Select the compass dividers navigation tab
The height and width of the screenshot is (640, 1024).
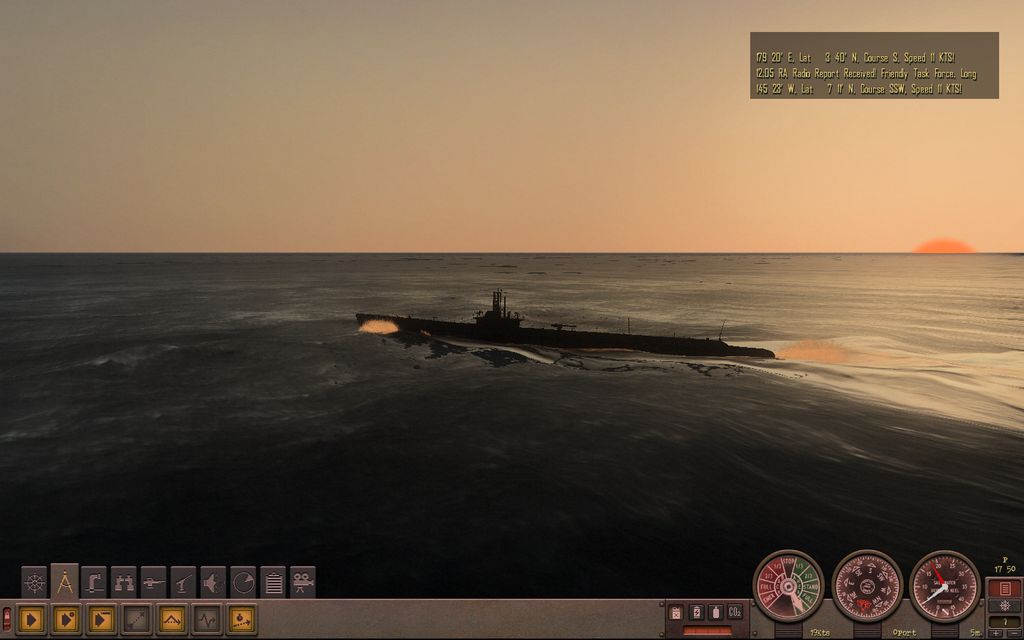tap(65, 582)
